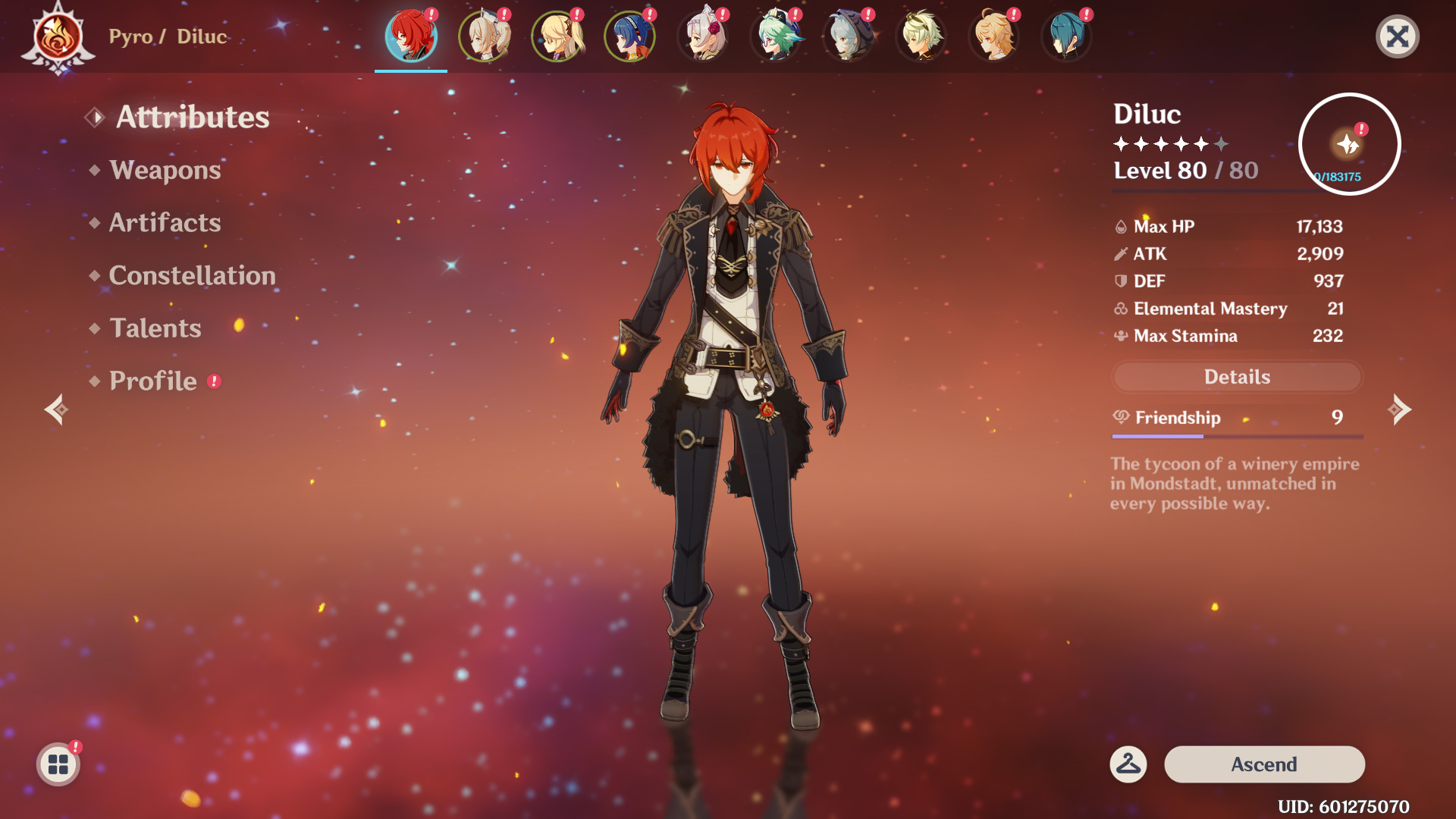This screenshot has width=1456, height=819.
Task: Select the Attributes tab
Action: tap(192, 118)
